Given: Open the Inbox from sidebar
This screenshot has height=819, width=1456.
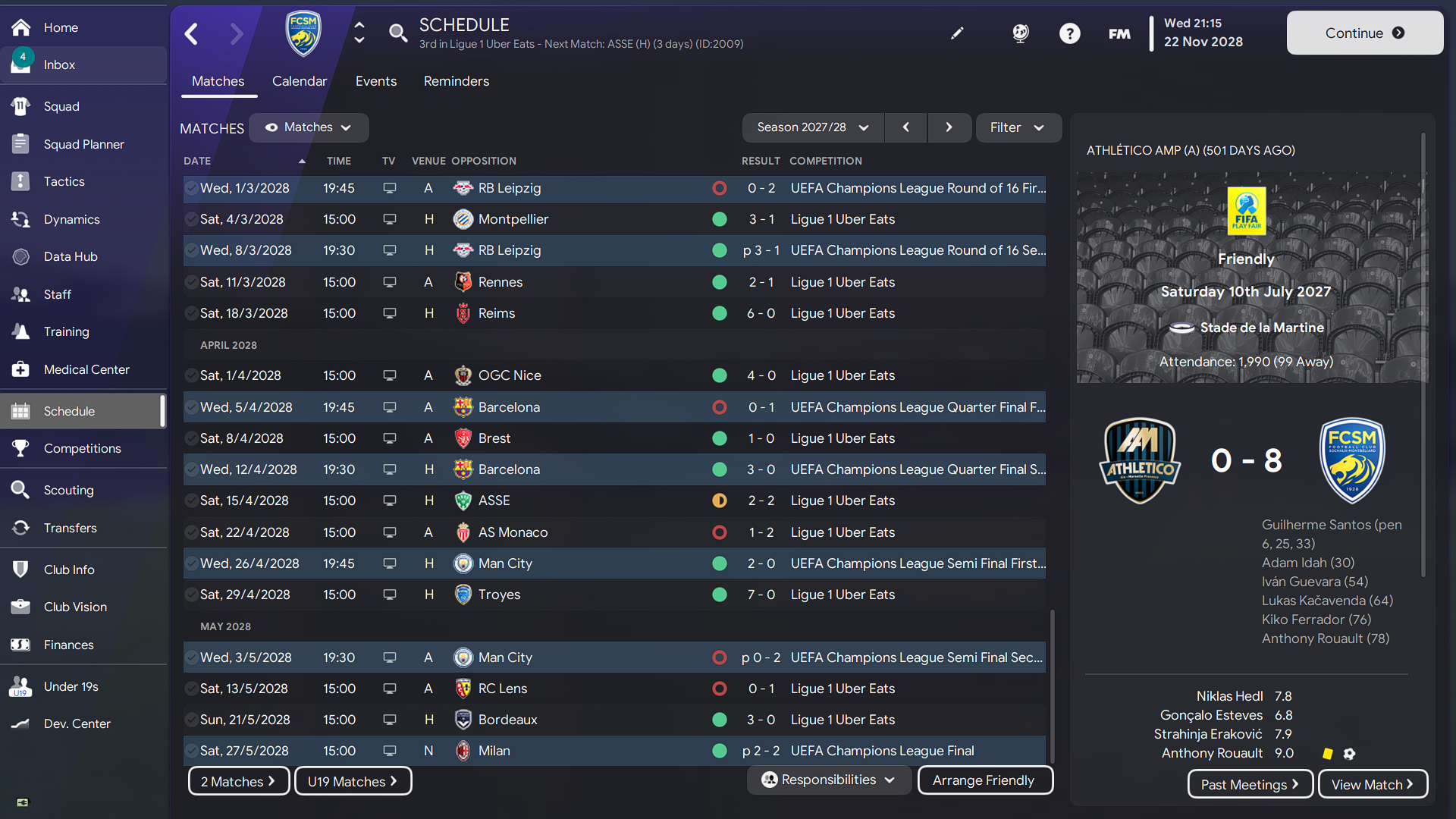Looking at the screenshot, I should (x=59, y=65).
